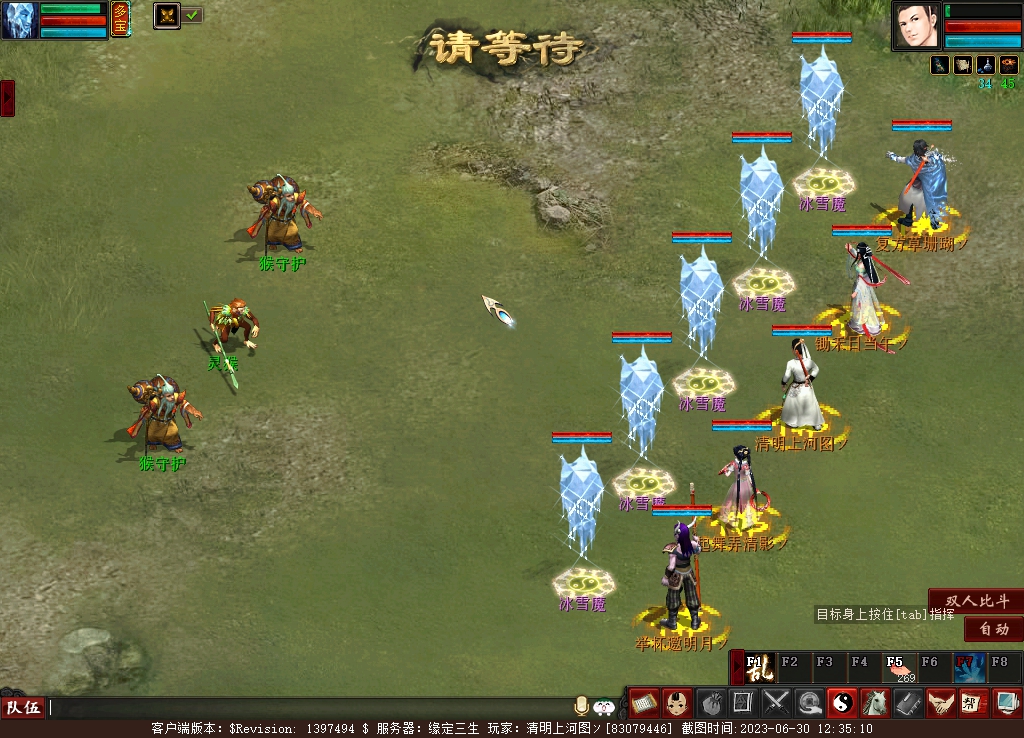
Task: Open the white horse mount icon
Action: 875,703
